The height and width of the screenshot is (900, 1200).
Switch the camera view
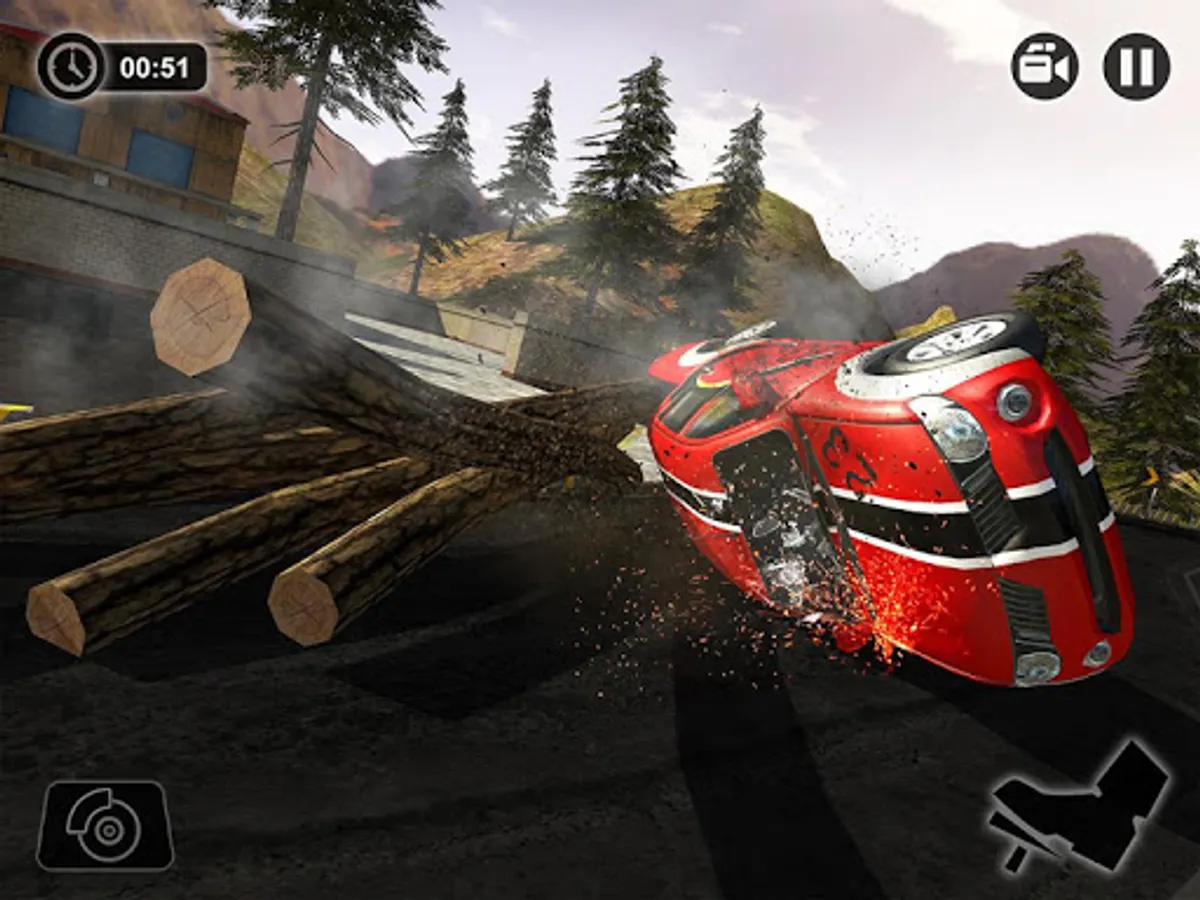(1045, 66)
